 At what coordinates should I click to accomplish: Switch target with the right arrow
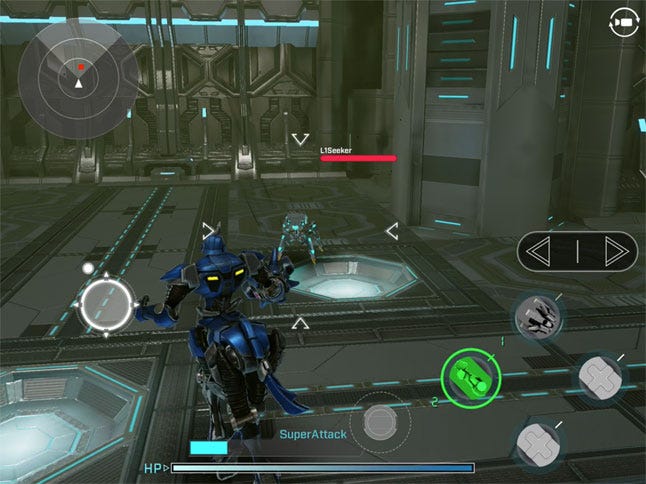[606, 251]
